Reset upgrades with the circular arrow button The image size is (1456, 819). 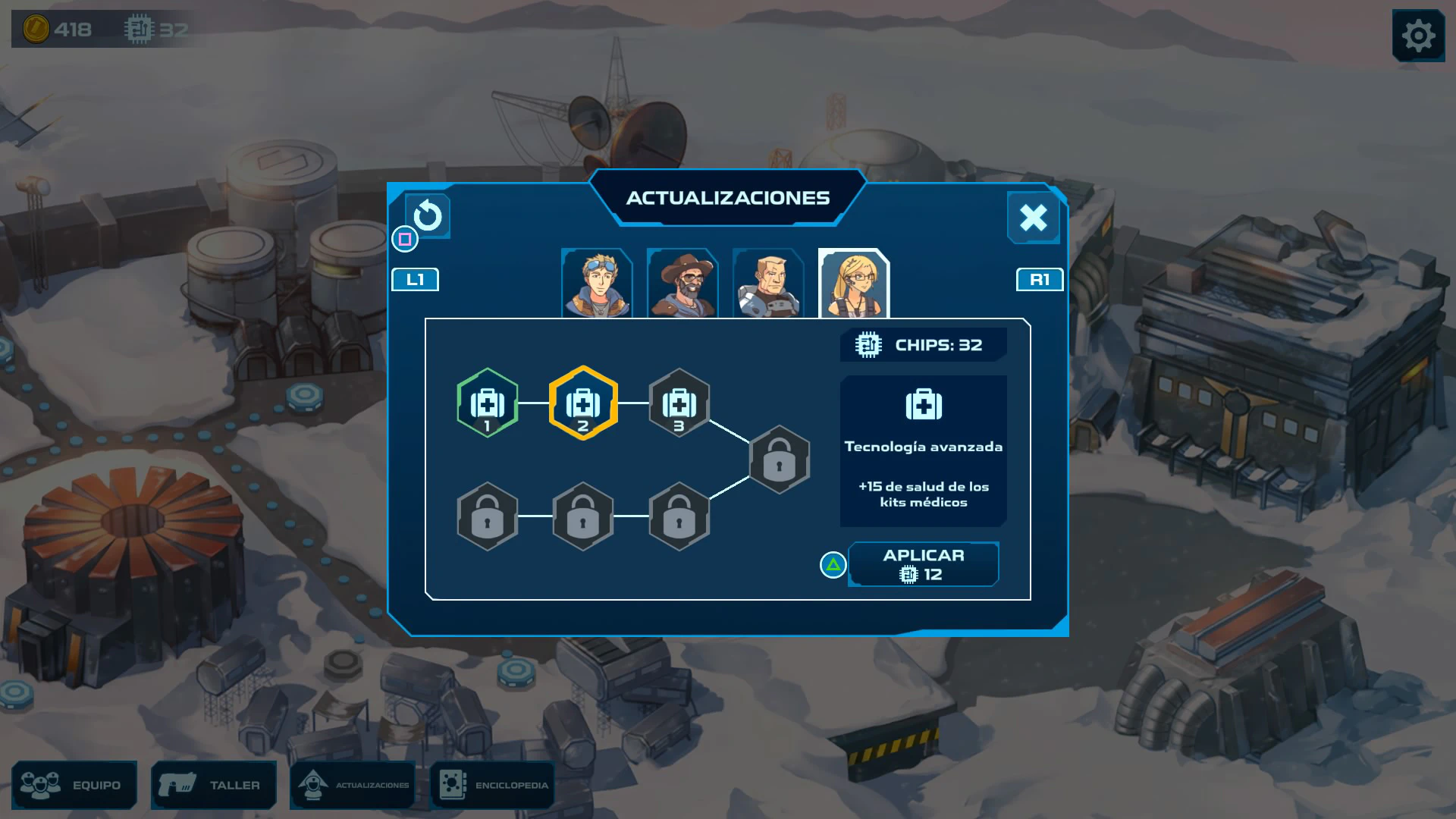tap(428, 216)
